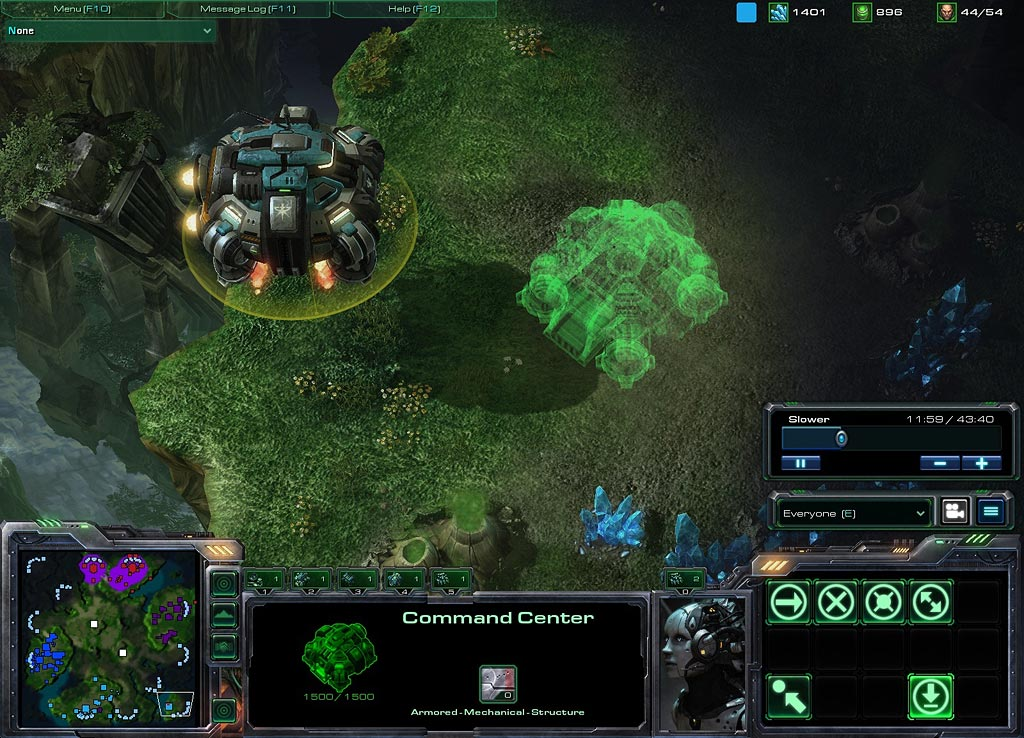Image resolution: width=1024 pixels, height=738 pixels.
Task: Choose the Hold Position command icon
Action: (x=883, y=602)
